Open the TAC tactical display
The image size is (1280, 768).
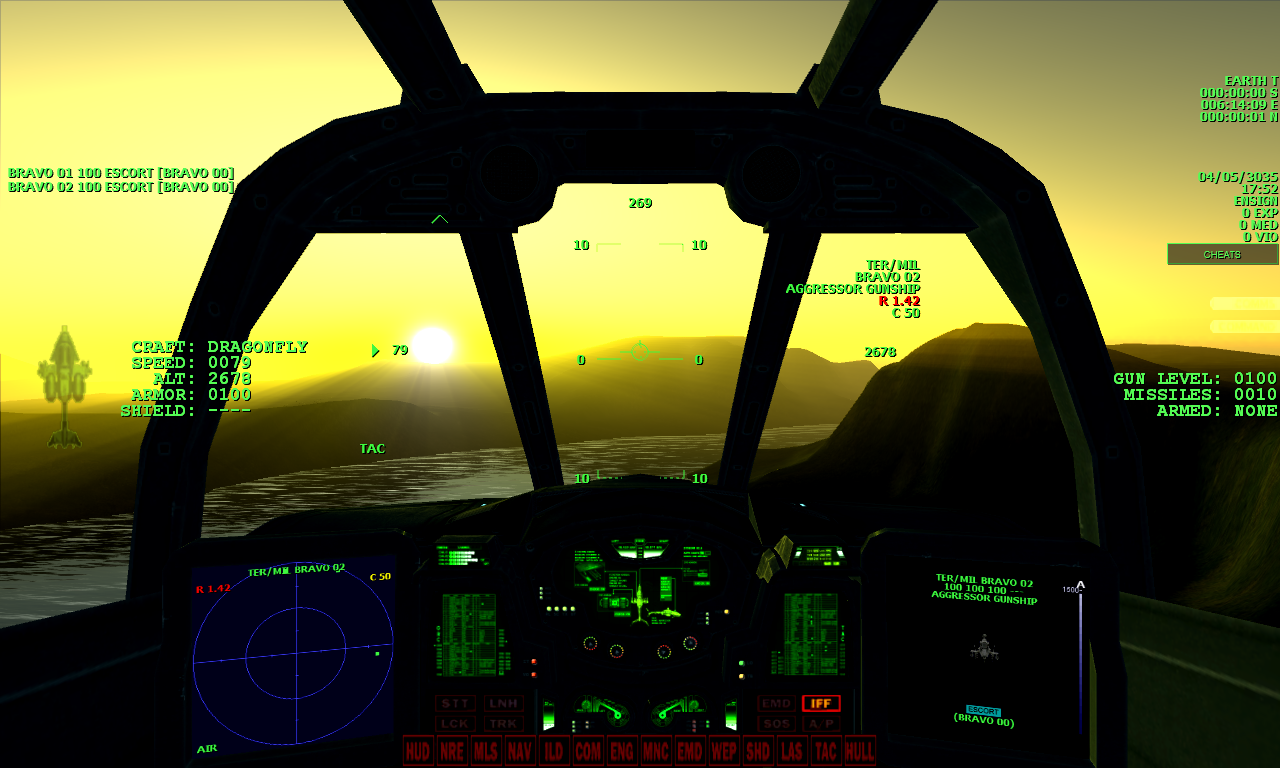pyautogui.click(x=826, y=751)
